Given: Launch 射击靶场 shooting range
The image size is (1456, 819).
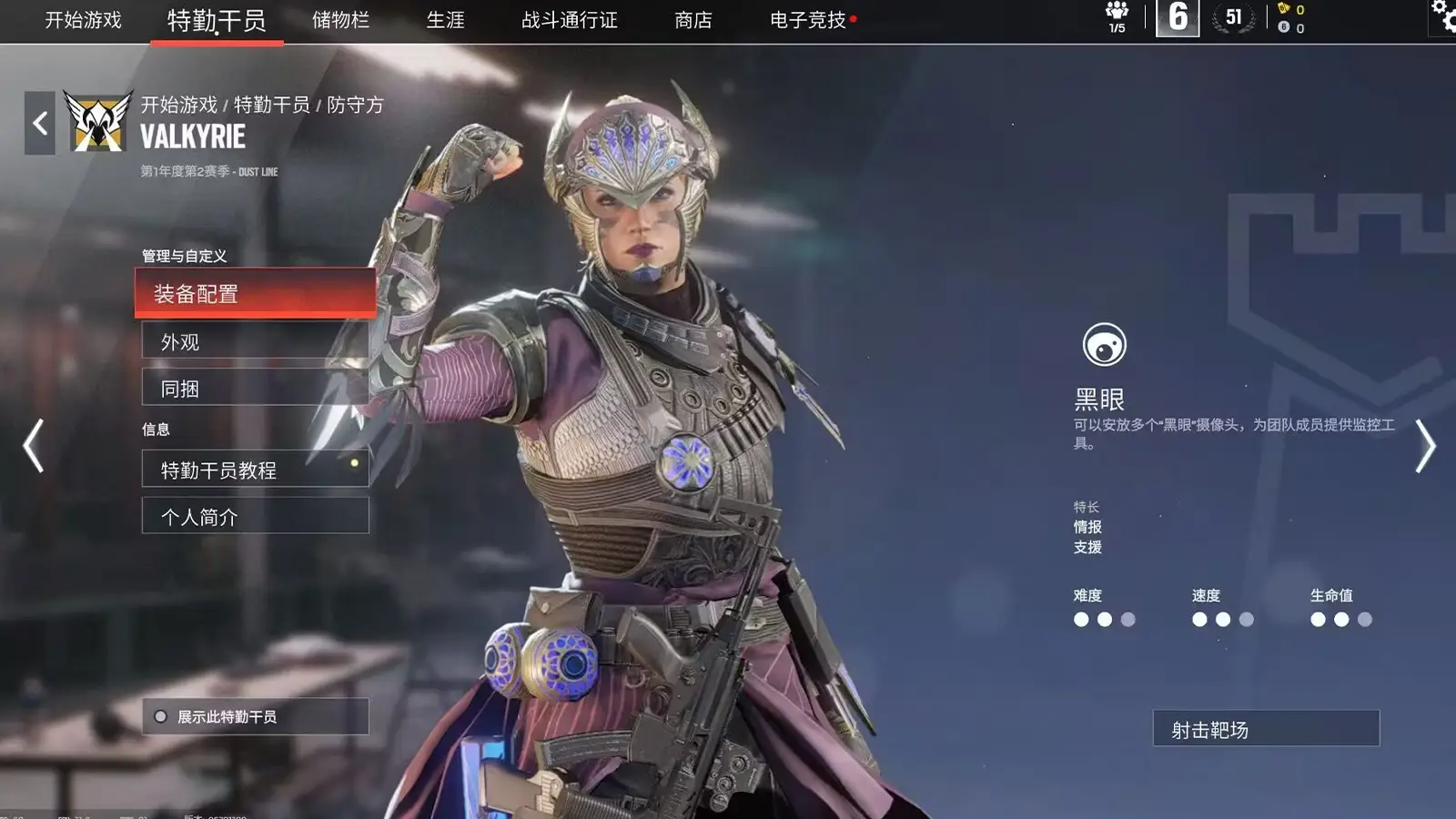Looking at the screenshot, I should pos(1263,728).
